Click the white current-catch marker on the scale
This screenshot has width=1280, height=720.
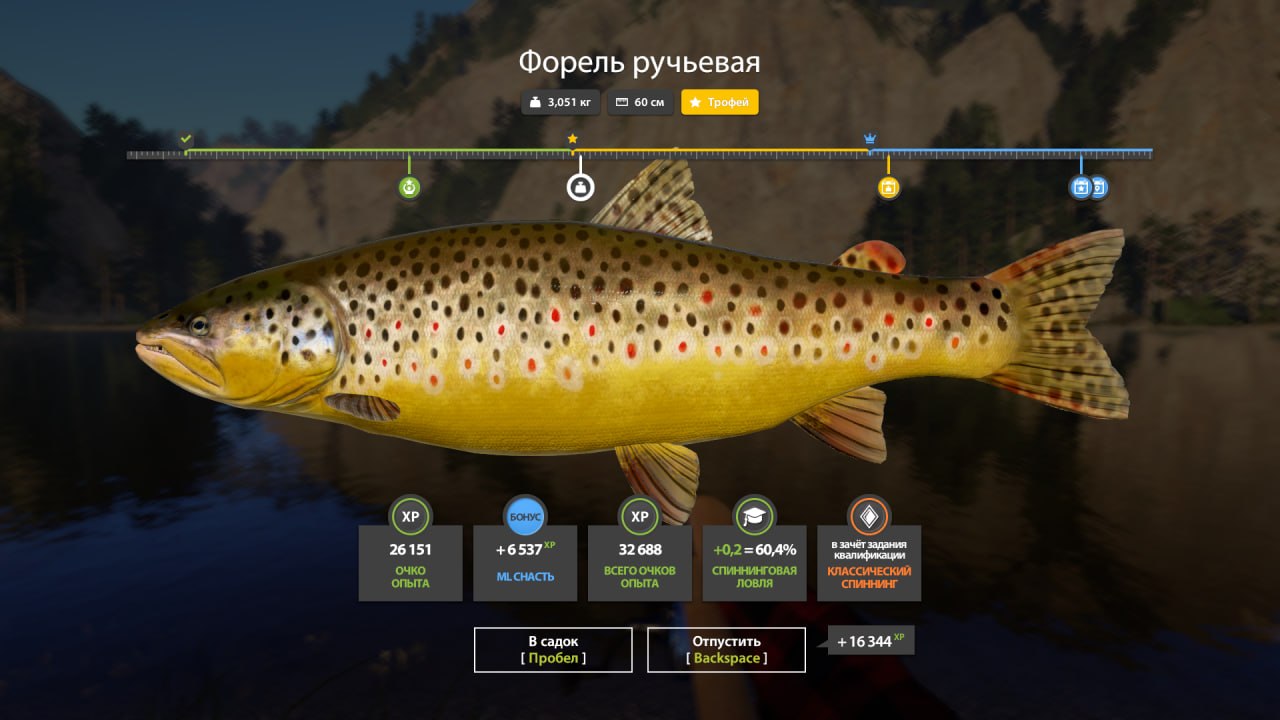coord(580,186)
